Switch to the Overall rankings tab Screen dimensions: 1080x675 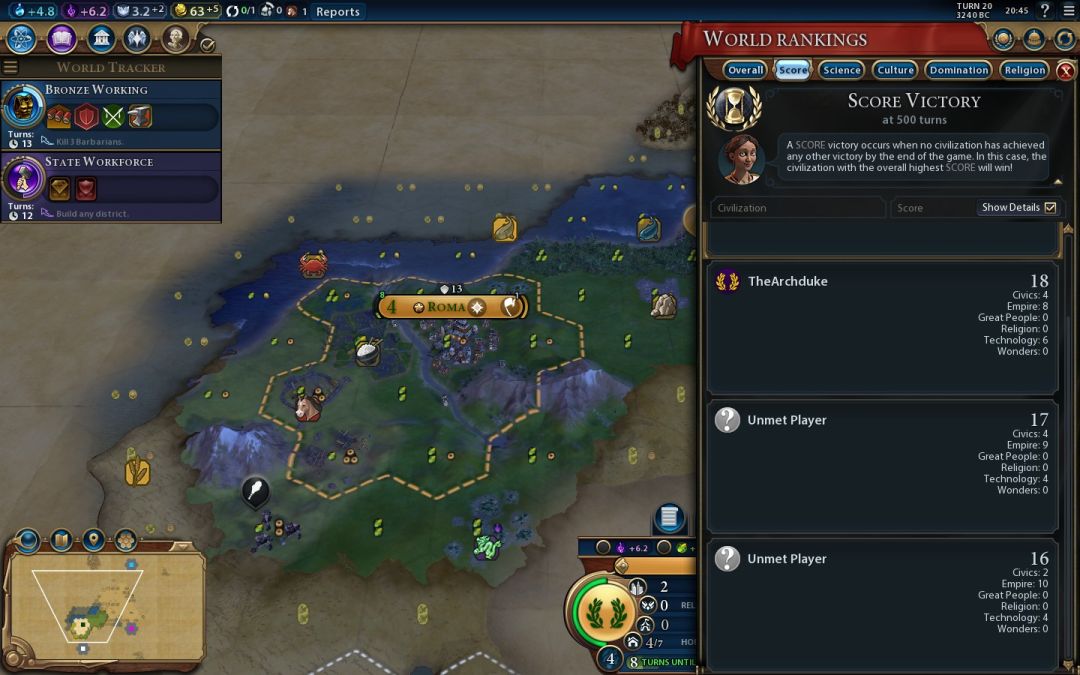[745, 70]
